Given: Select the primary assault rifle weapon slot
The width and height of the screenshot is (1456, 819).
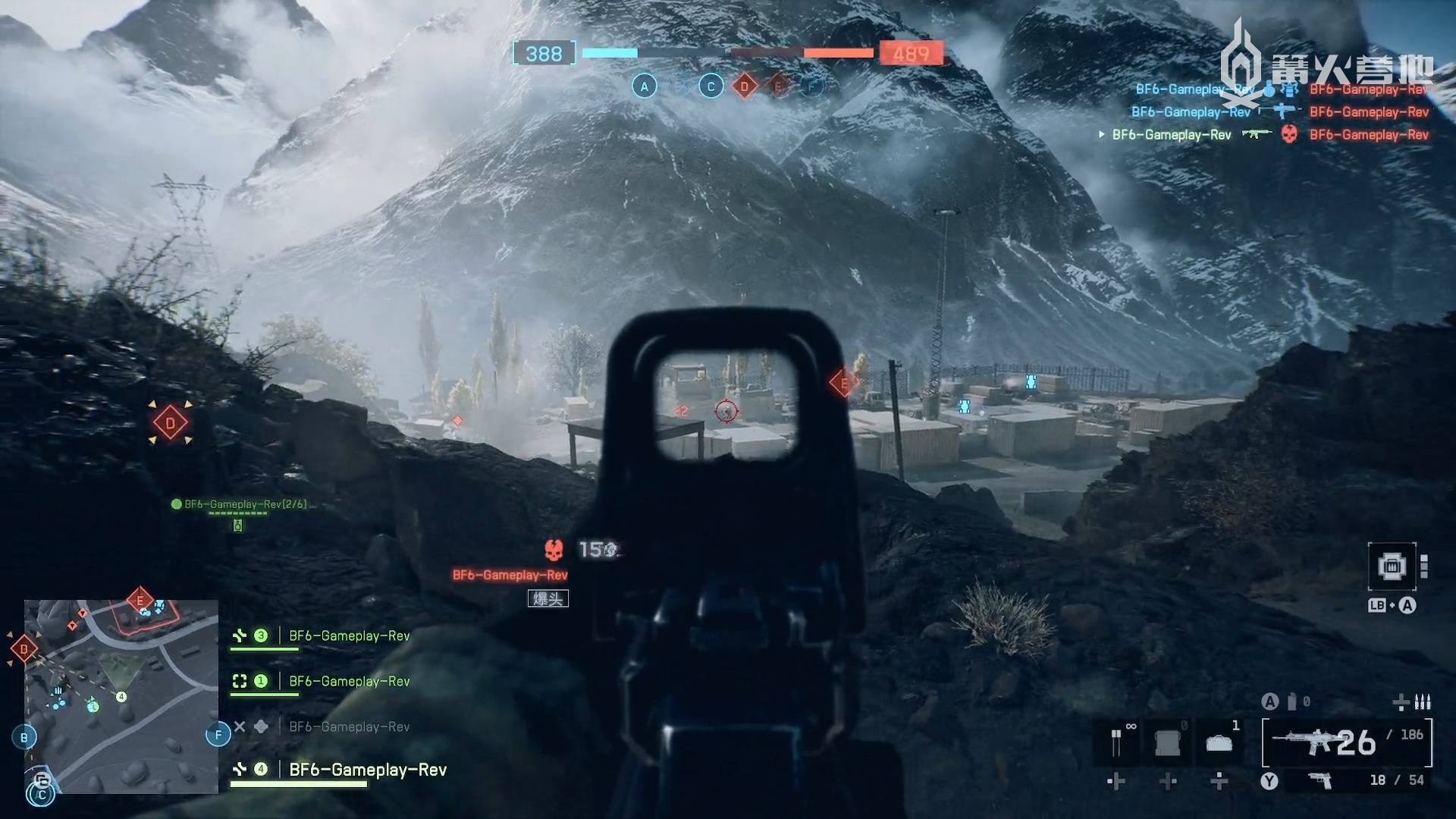Looking at the screenshot, I should click(1346, 742).
